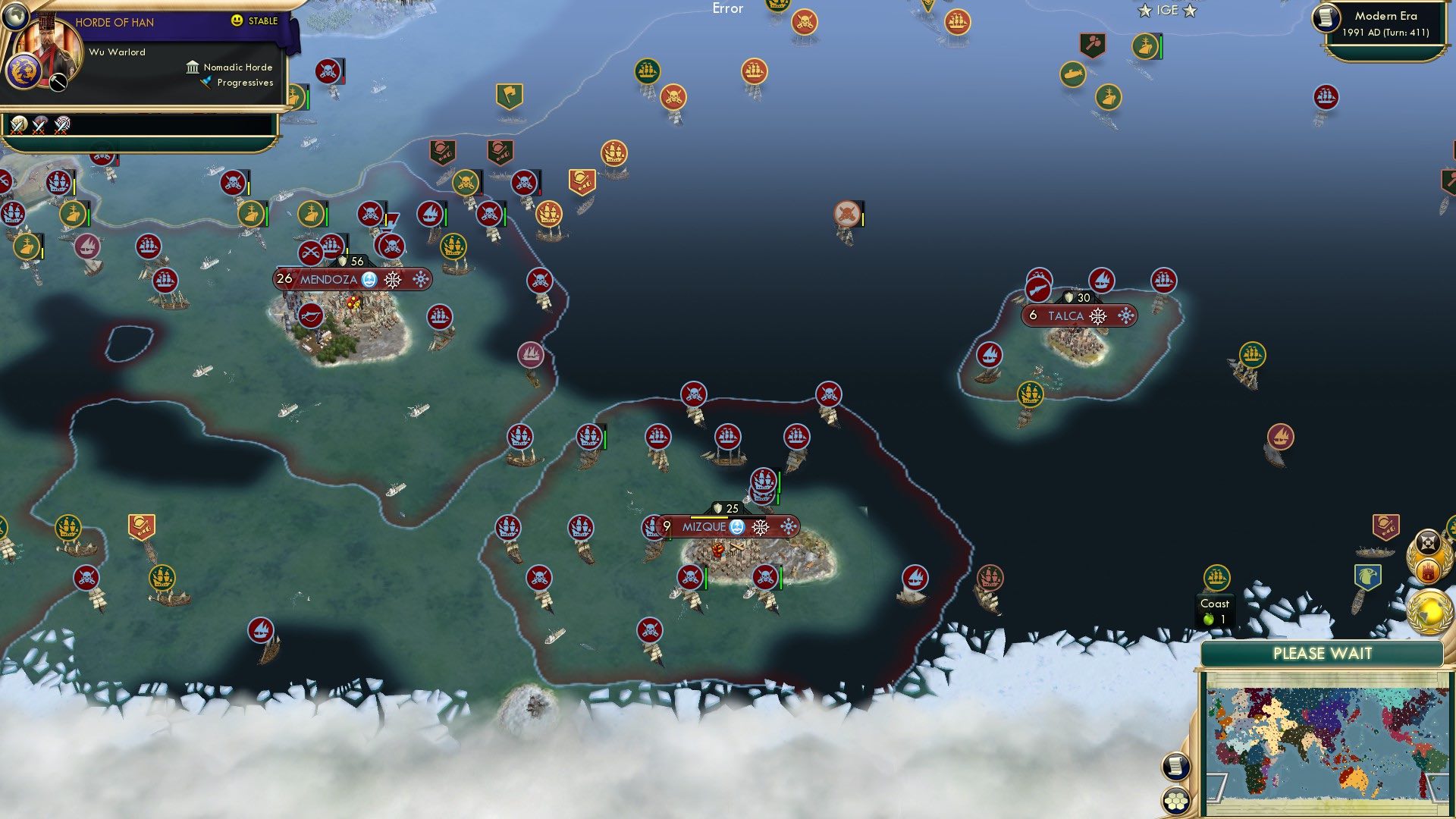Click the MENDOZA city name banner

328,280
